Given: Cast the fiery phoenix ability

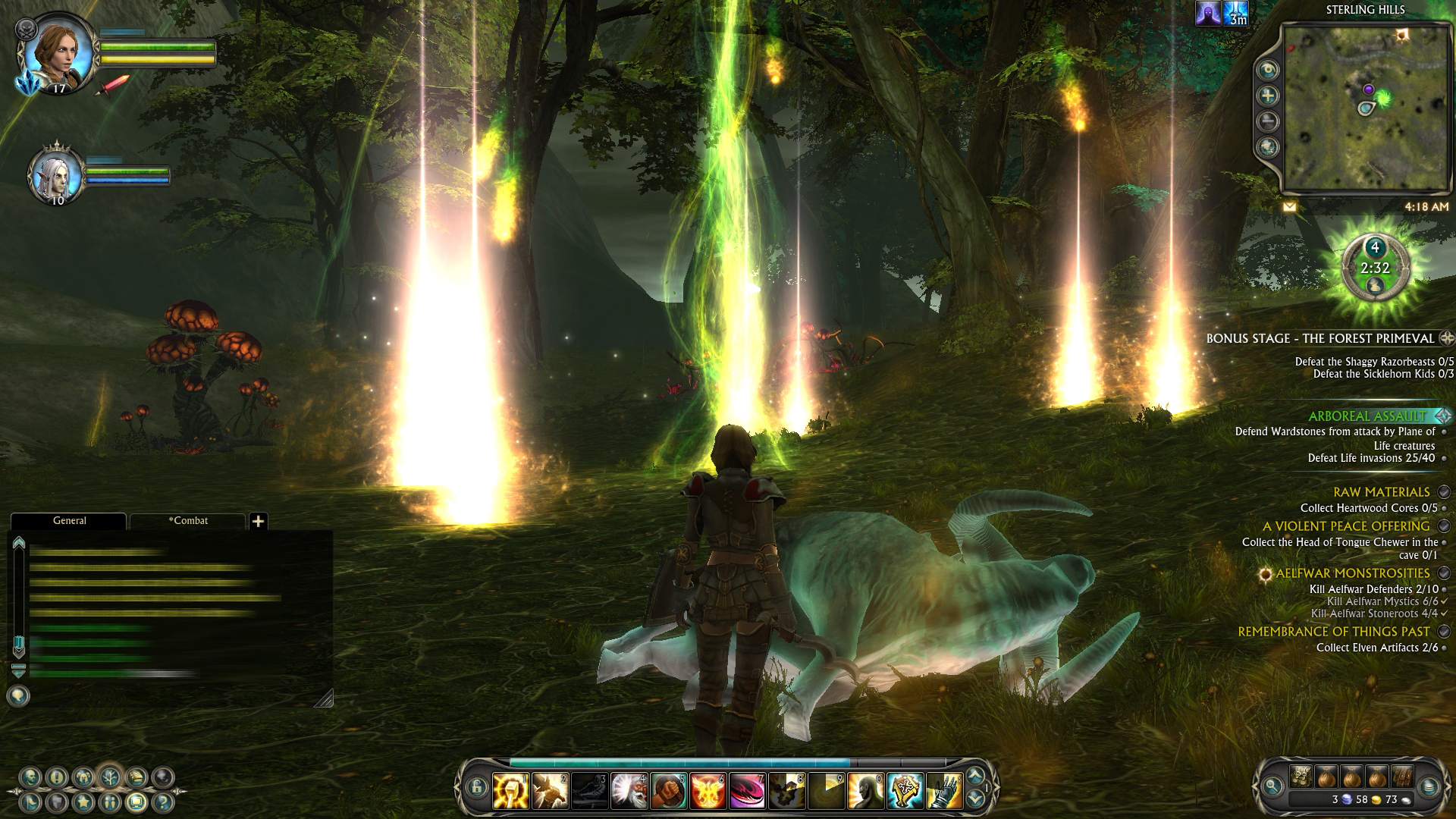Looking at the screenshot, I should 708,790.
